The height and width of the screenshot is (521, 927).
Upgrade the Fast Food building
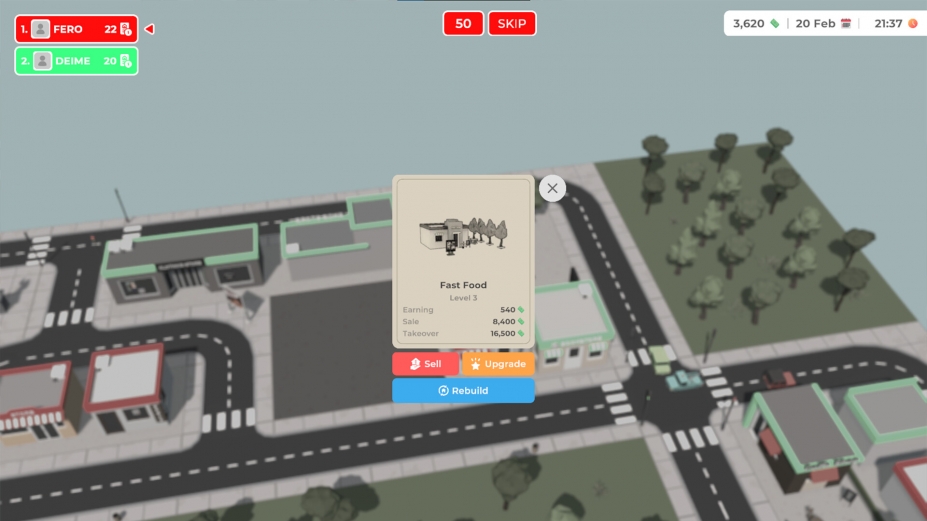(x=498, y=364)
